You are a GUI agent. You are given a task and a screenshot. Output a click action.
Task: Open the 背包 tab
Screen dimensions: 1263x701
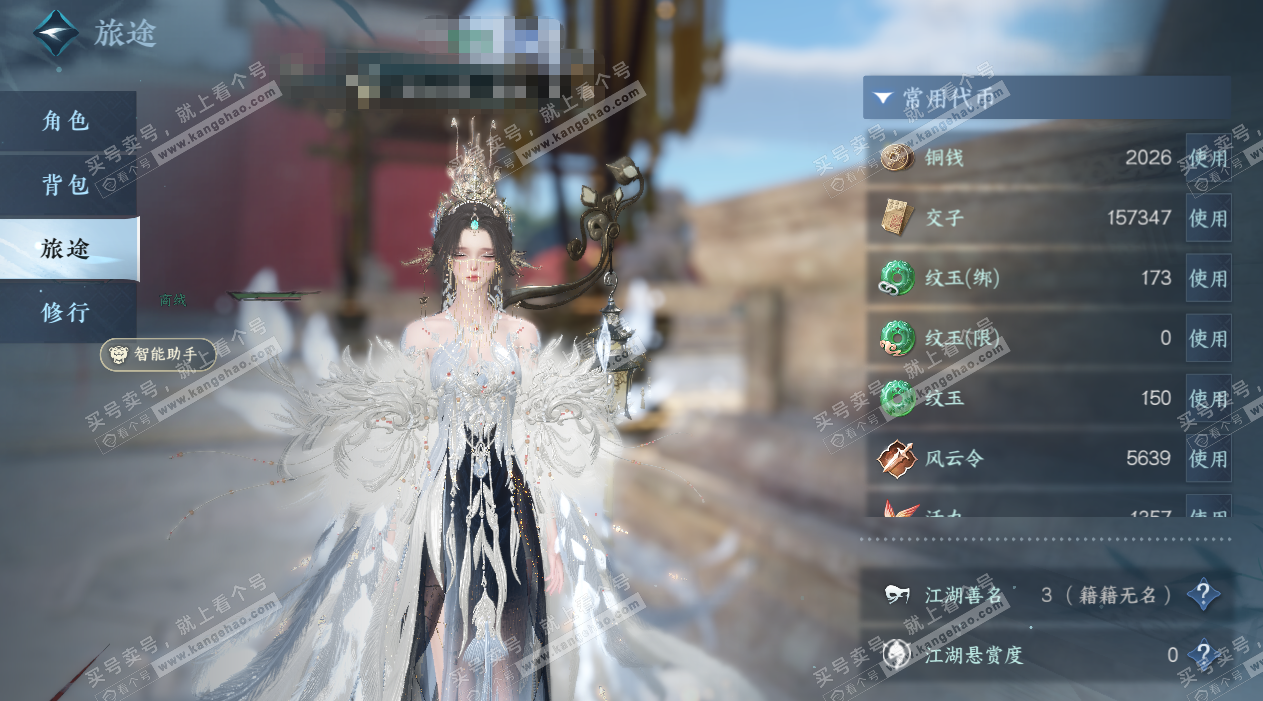coord(67,185)
